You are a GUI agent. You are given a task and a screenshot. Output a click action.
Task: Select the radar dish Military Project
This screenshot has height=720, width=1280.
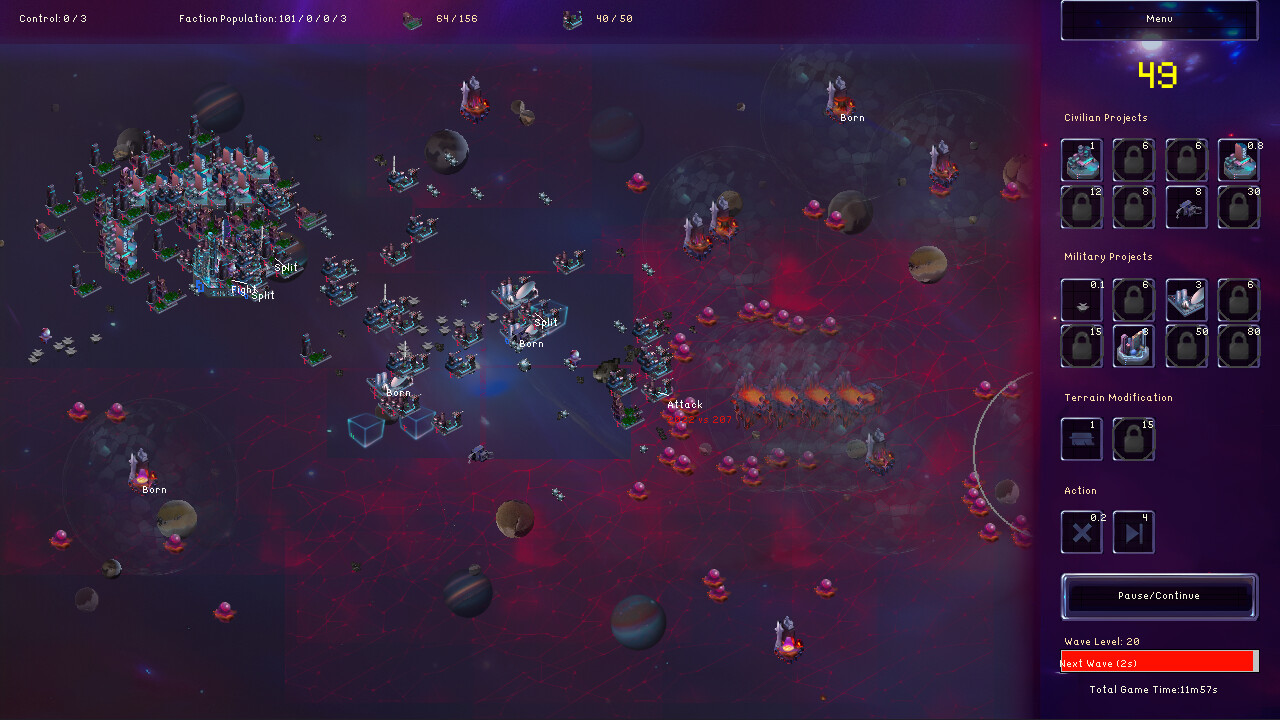point(1186,299)
